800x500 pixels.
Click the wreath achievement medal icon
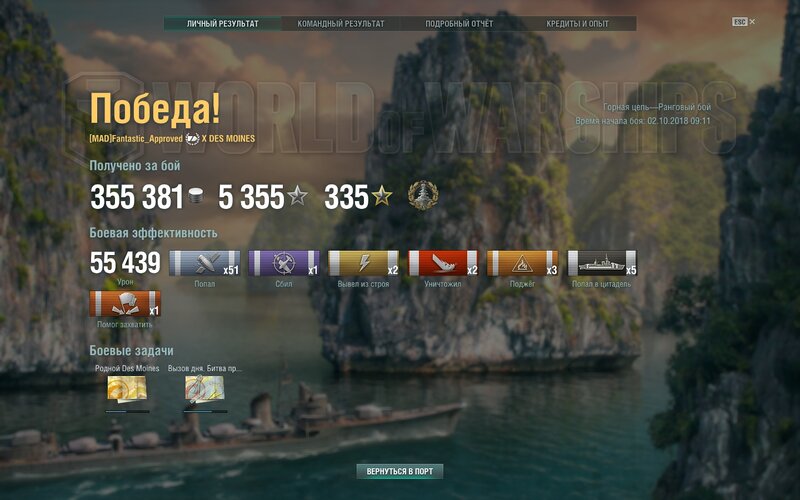pyautogui.click(x=422, y=196)
